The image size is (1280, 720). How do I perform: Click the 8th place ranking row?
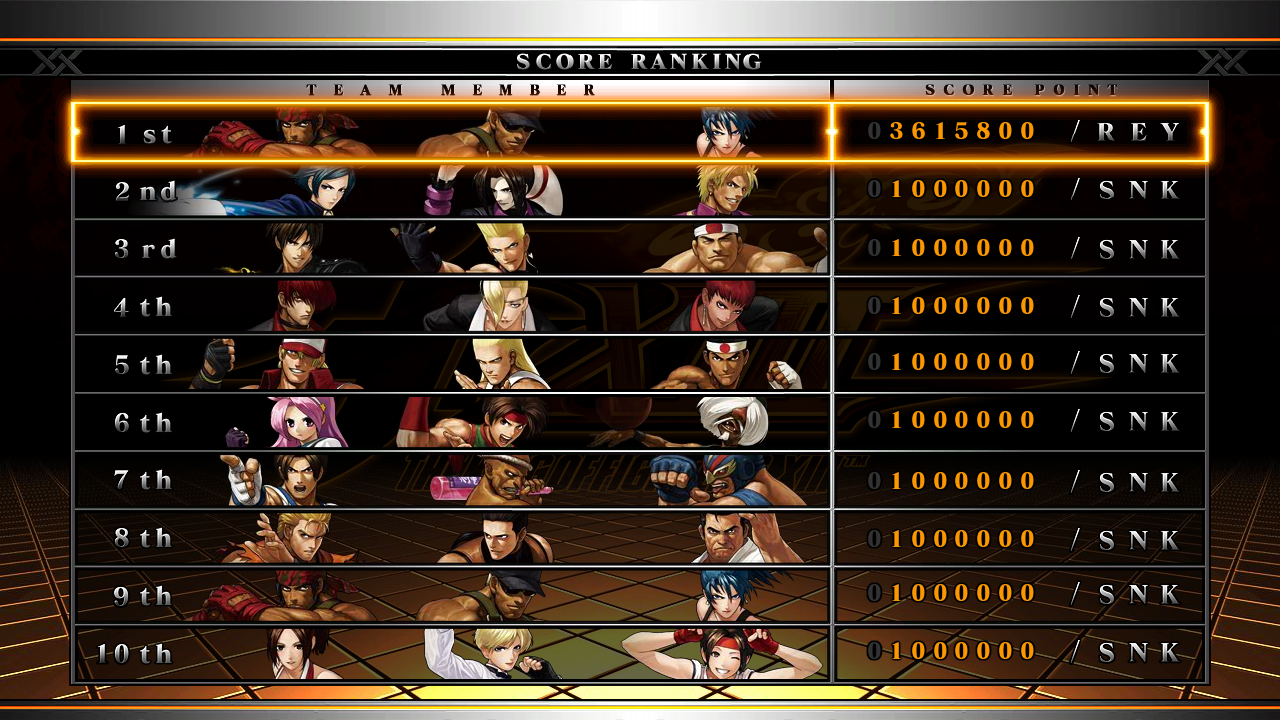pos(640,538)
